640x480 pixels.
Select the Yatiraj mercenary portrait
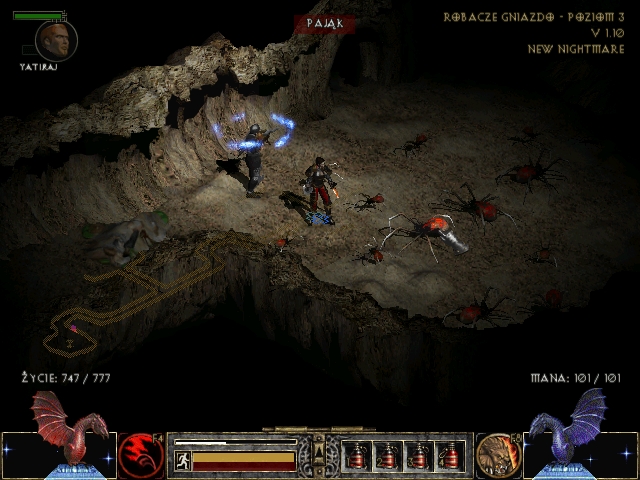point(55,40)
